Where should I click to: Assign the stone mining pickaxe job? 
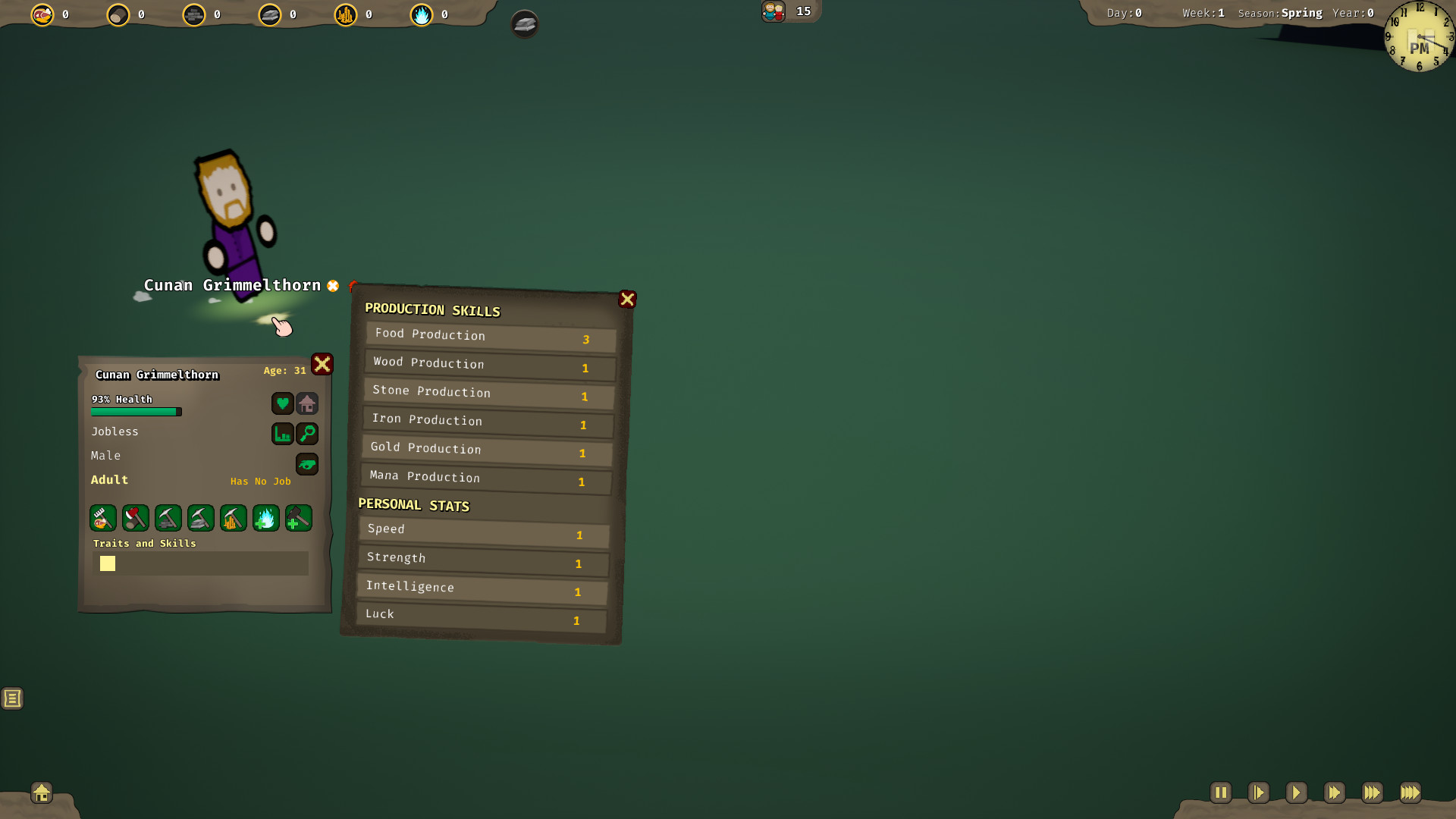pyautogui.click(x=168, y=518)
